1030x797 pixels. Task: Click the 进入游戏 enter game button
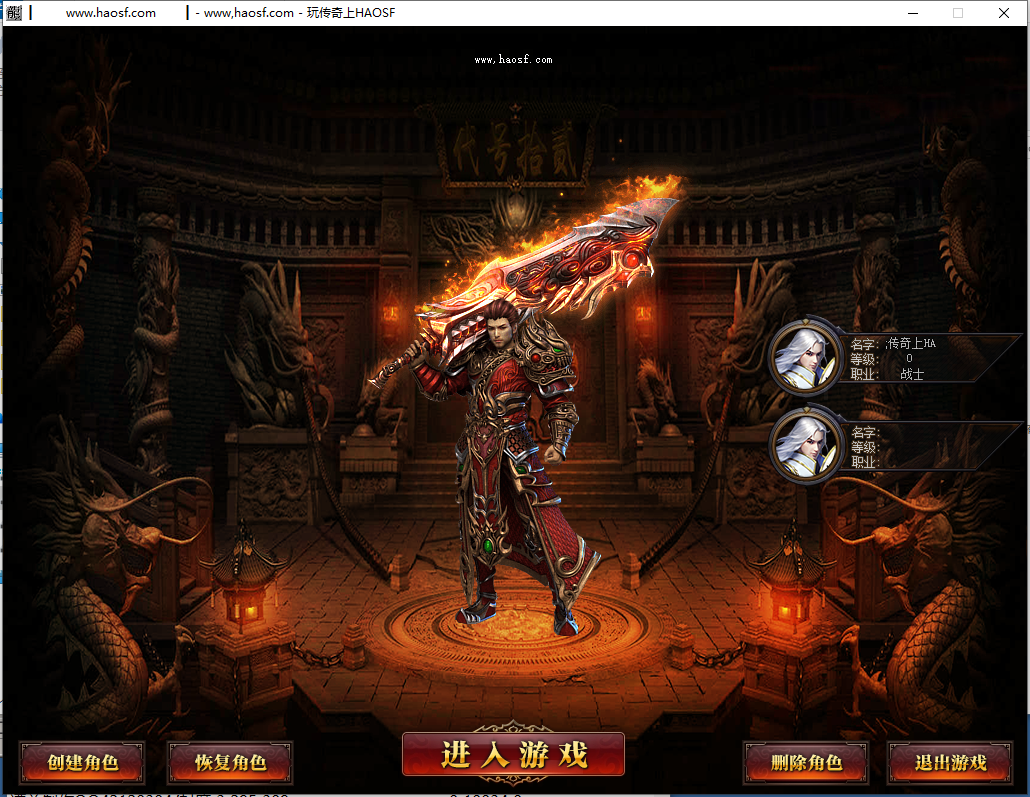[513, 755]
